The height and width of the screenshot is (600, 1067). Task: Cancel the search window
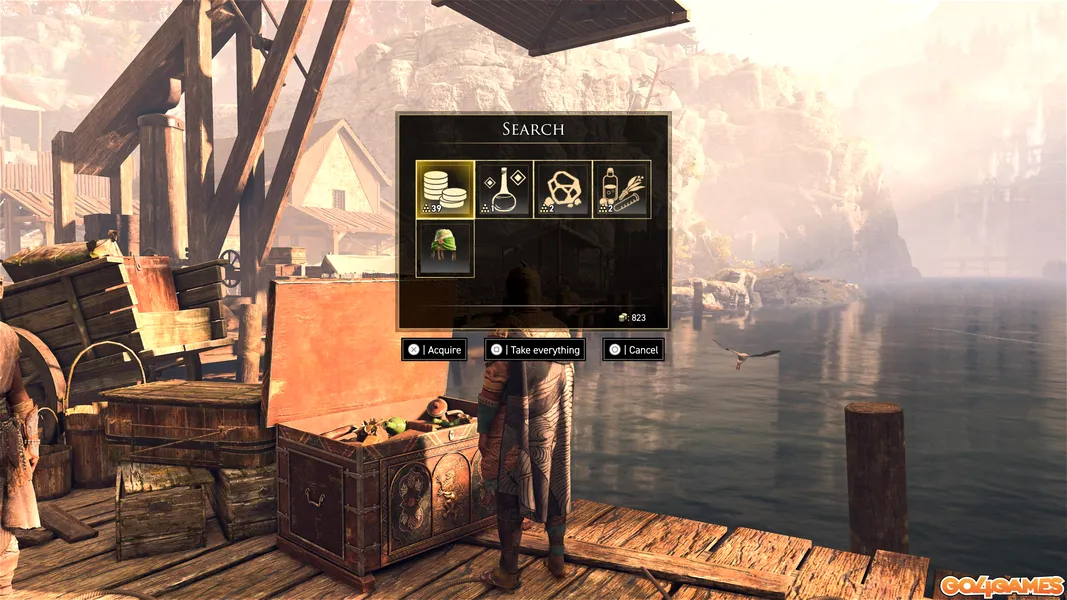[x=633, y=350]
